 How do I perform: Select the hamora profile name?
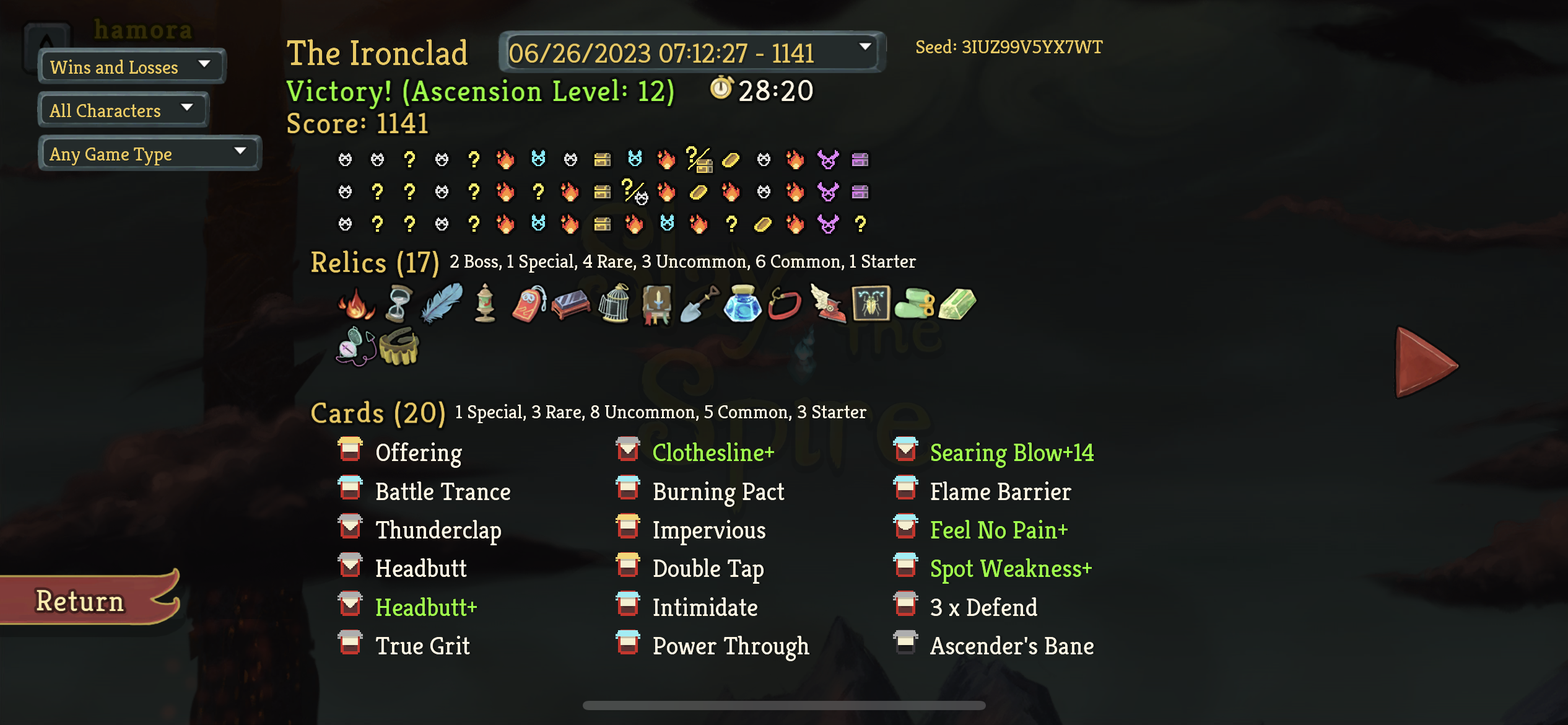pos(142,29)
